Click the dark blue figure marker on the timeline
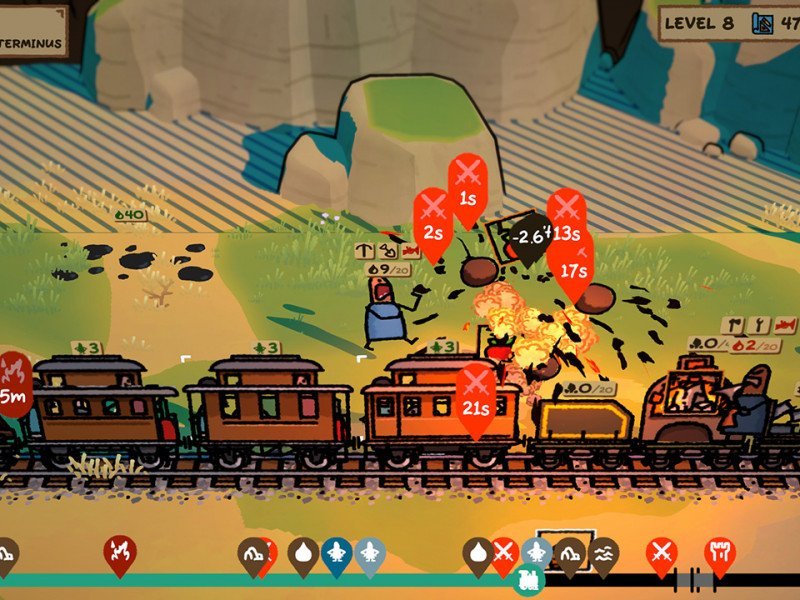Viewport: 800px width, 600px height. click(336, 552)
